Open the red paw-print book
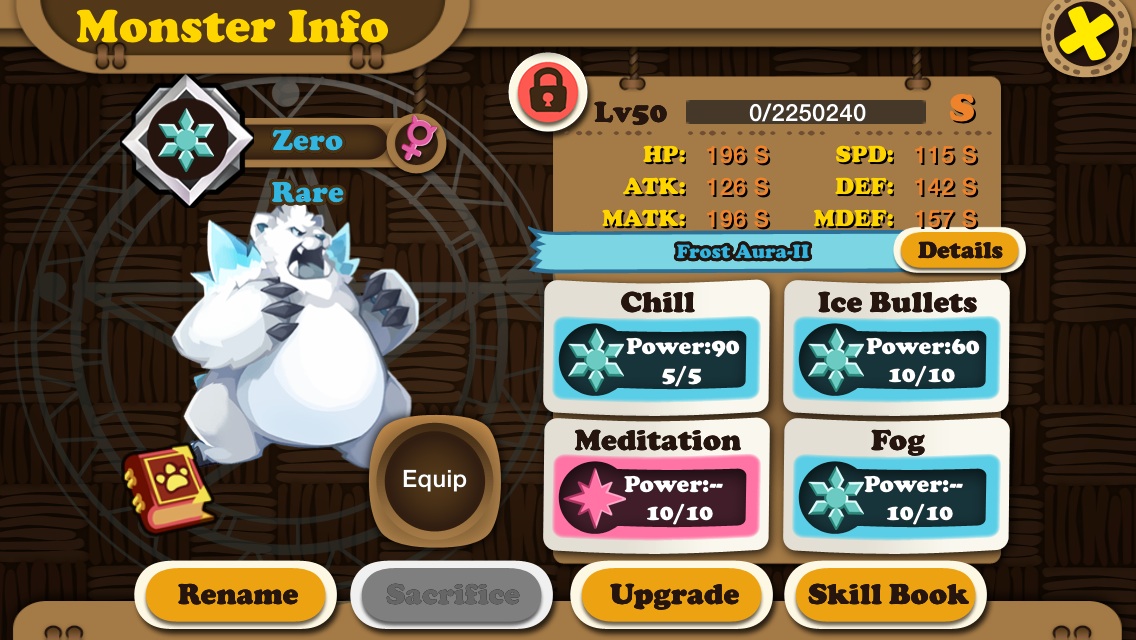1136x640 pixels. (168, 489)
